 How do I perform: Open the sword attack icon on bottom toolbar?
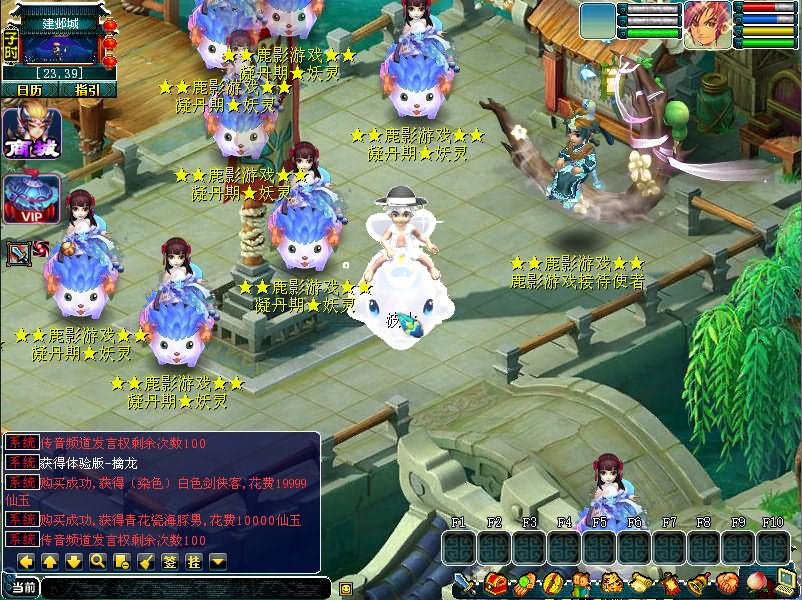click(466, 584)
